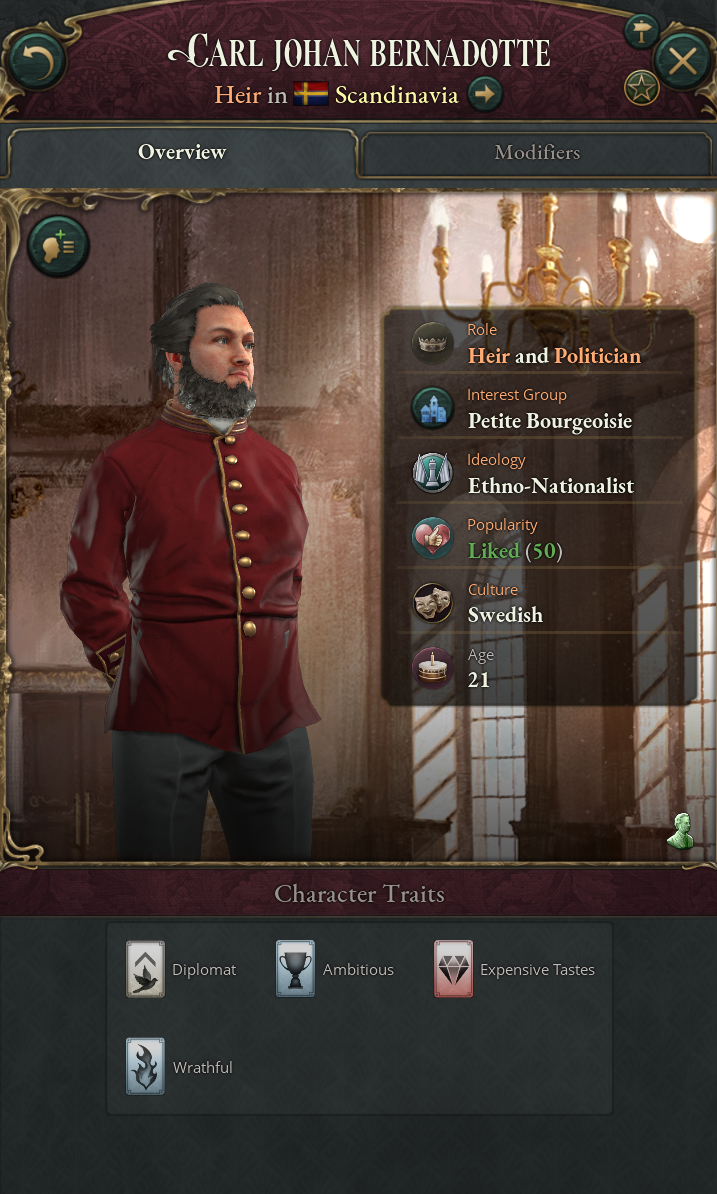This screenshot has height=1194, width=717.
Task: Show the Liked popularity details
Action: 494,551
